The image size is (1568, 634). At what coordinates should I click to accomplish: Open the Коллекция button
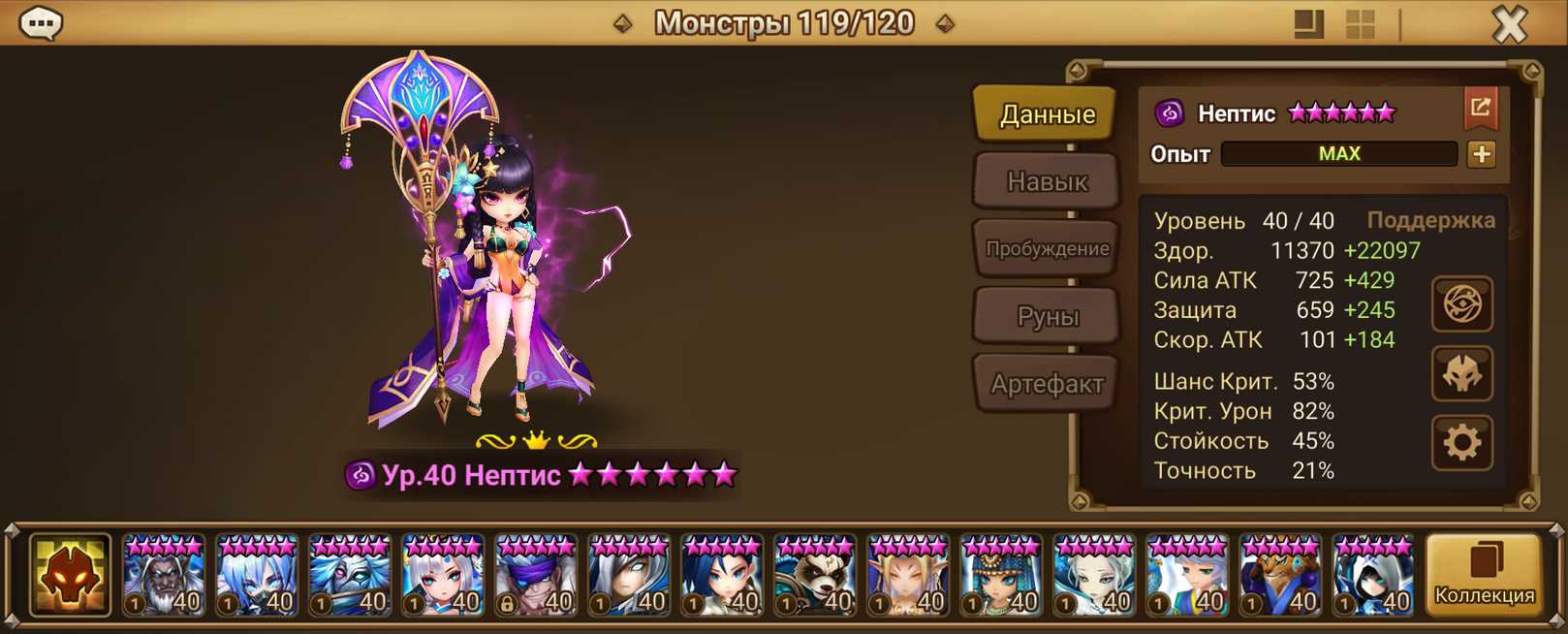(x=1484, y=576)
